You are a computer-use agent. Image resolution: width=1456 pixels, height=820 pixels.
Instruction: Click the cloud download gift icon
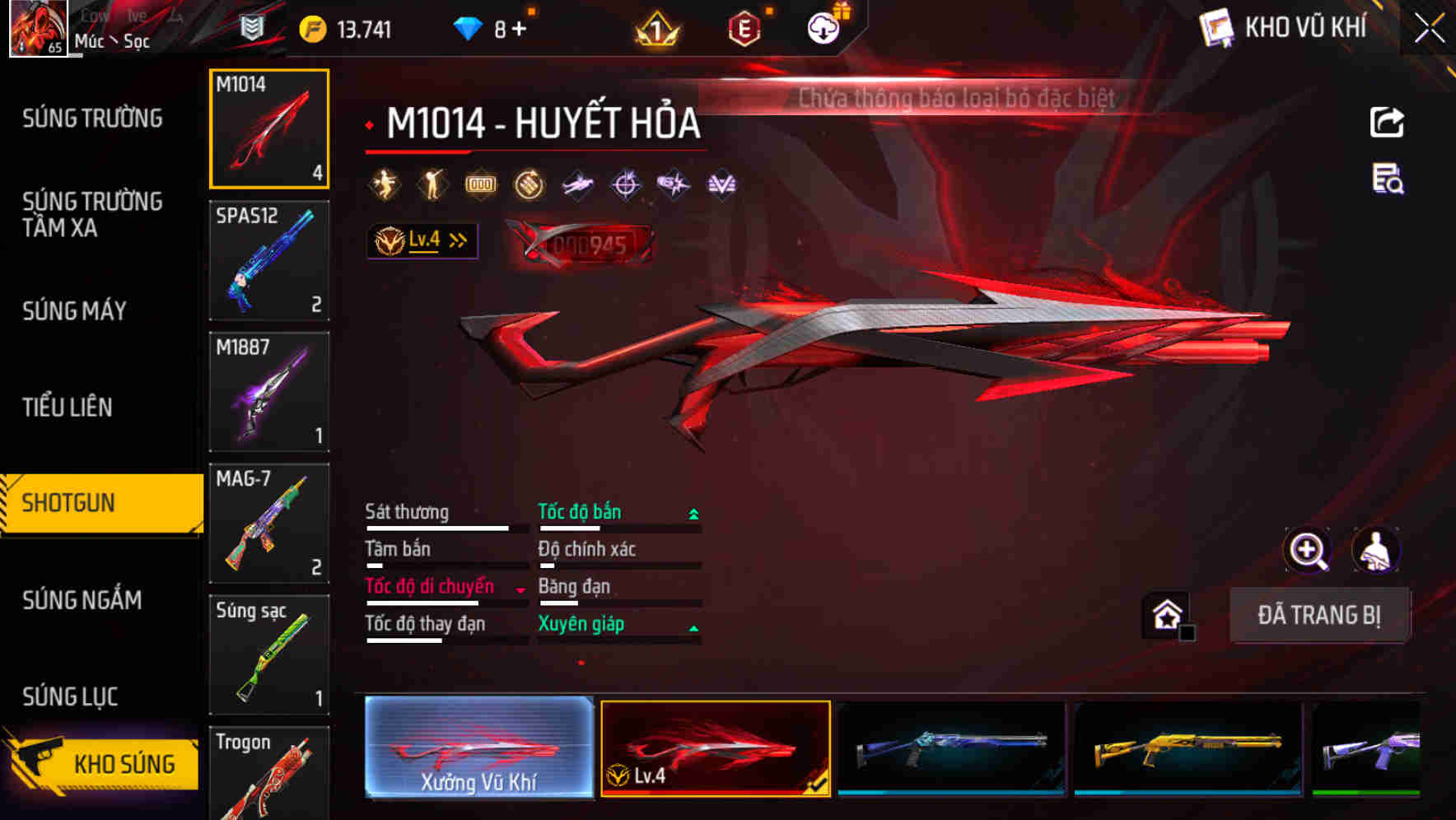(x=822, y=27)
